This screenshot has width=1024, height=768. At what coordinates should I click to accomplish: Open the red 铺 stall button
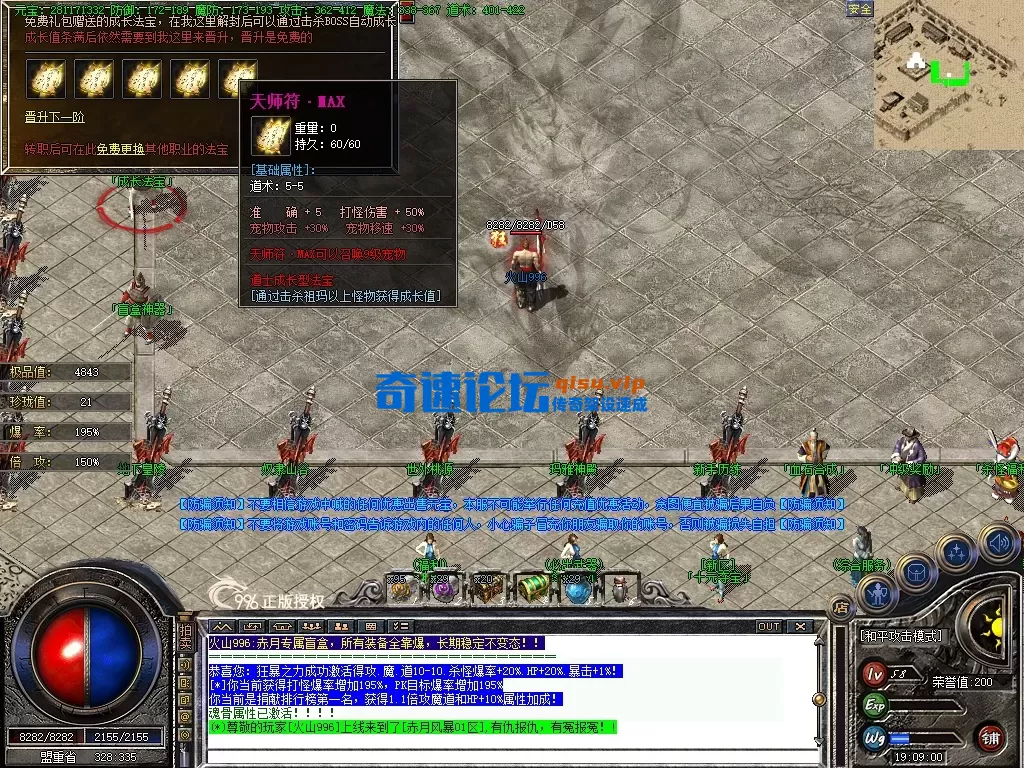click(x=991, y=738)
